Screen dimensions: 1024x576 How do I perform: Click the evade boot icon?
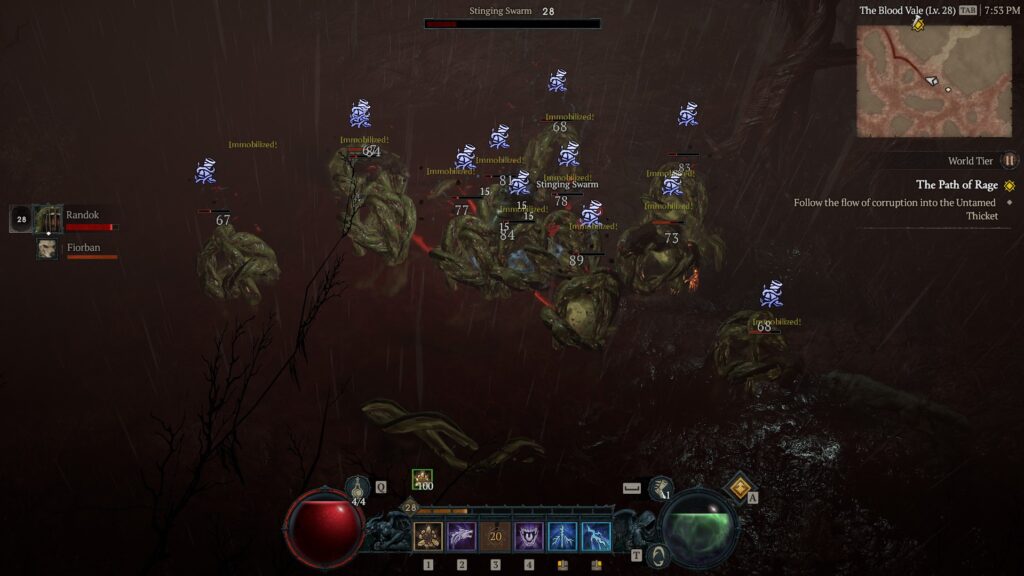[x=660, y=488]
